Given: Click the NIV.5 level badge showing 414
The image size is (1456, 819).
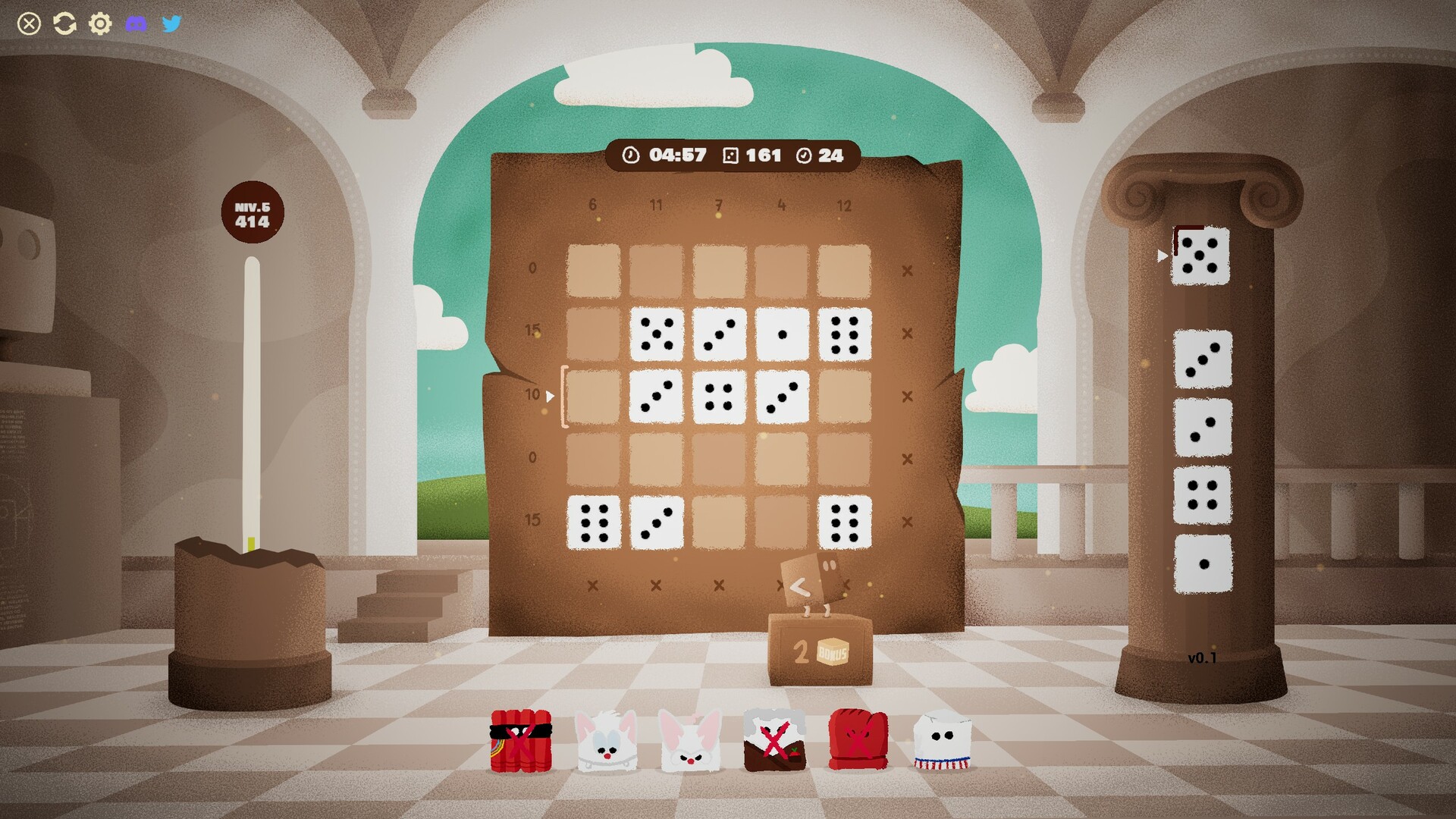Looking at the screenshot, I should click(x=253, y=212).
